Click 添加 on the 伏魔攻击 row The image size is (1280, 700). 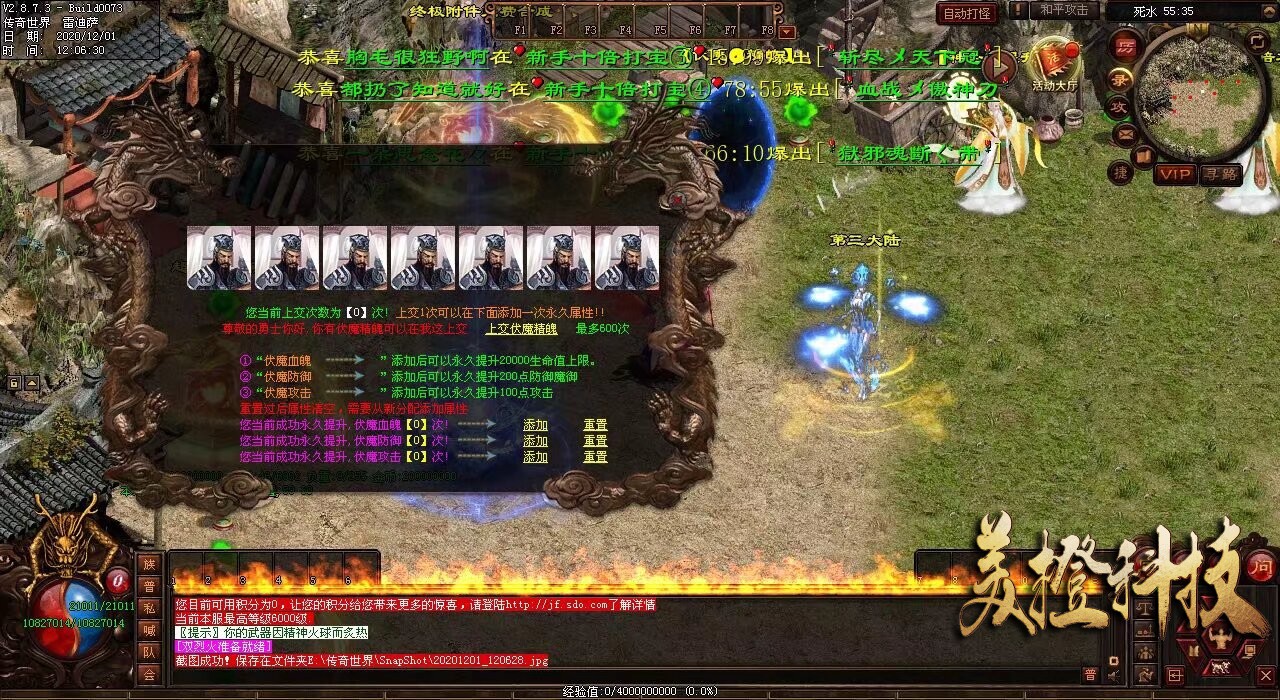pyautogui.click(x=535, y=457)
